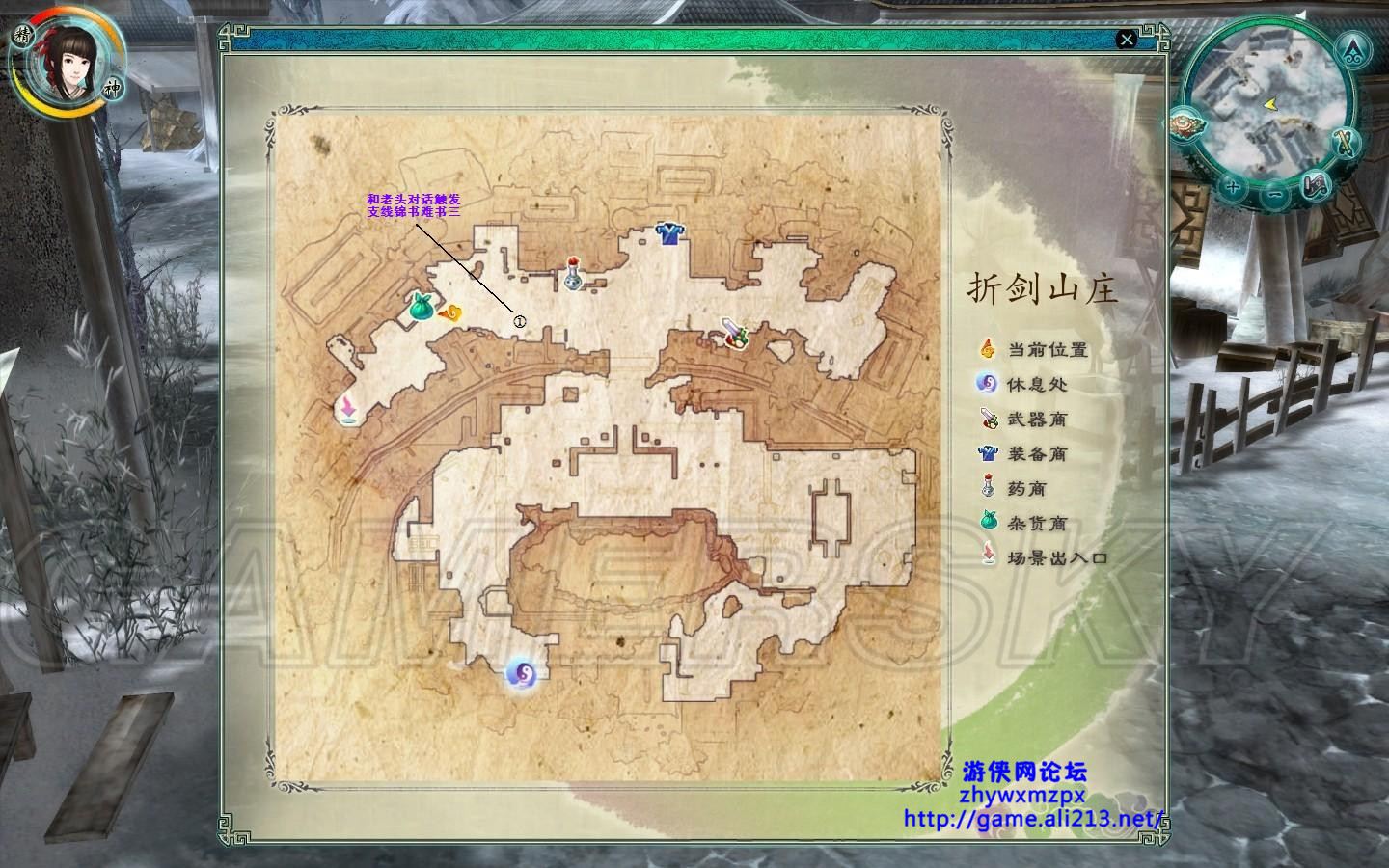Click the circled number 1 quest marker
Image resolution: width=1389 pixels, height=868 pixels.
(x=519, y=322)
